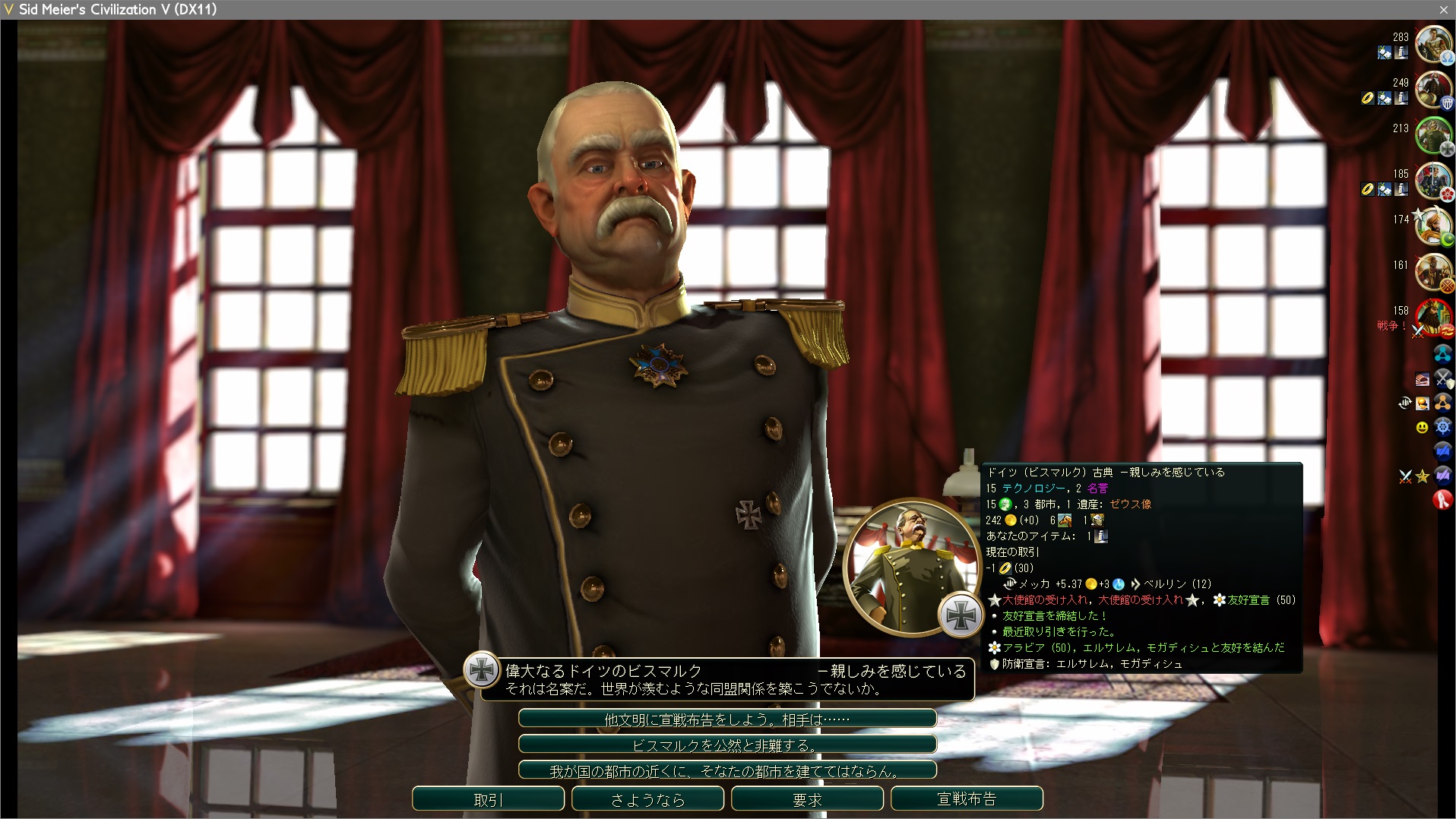Select the leader portrait with score 161
Viewport: 1456px width, 819px height.
pos(1433,272)
